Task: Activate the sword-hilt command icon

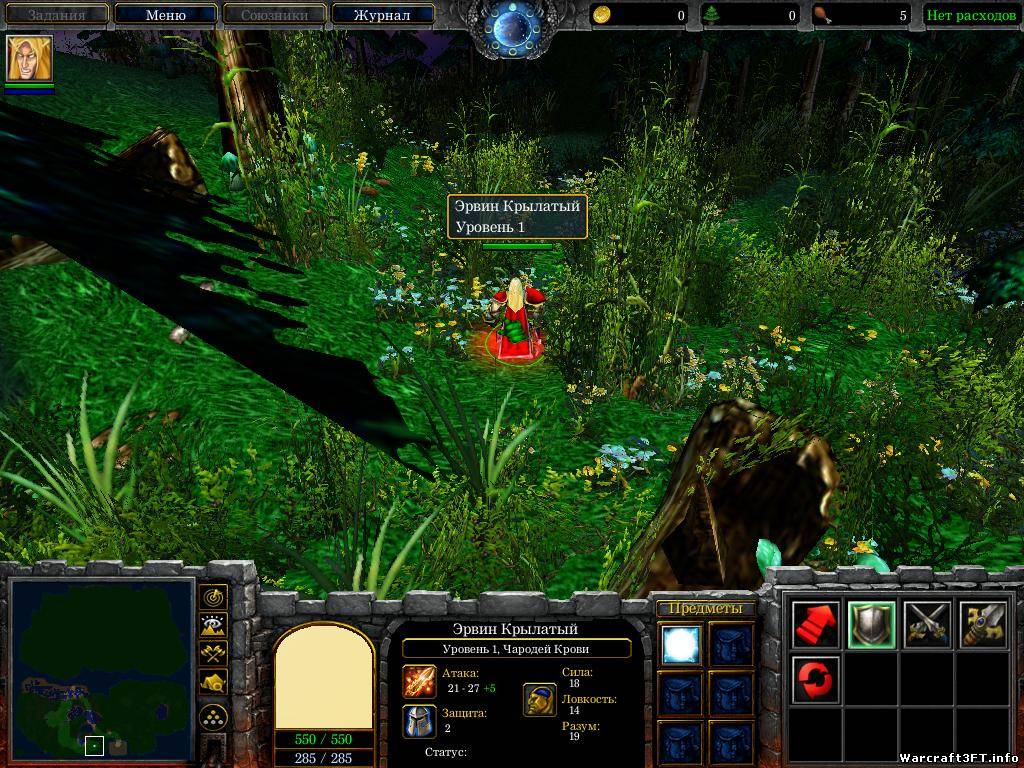Action: (982, 625)
